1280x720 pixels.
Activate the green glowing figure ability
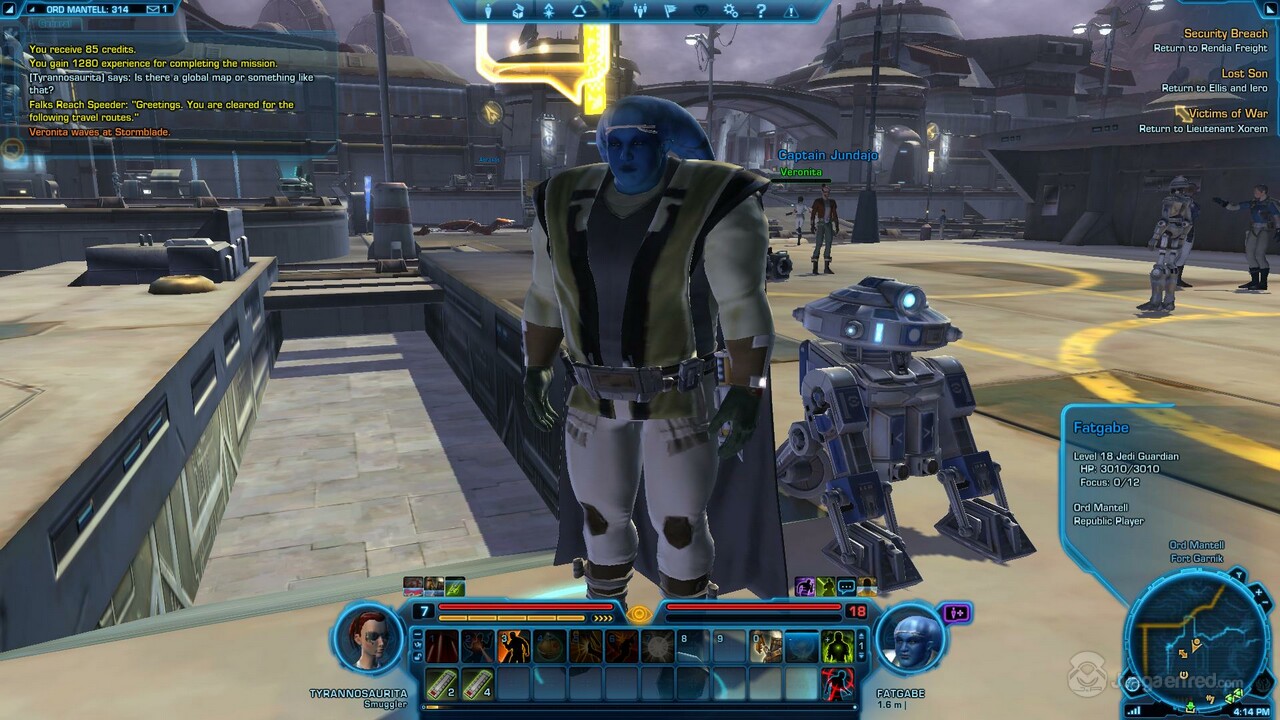pyautogui.click(x=837, y=647)
